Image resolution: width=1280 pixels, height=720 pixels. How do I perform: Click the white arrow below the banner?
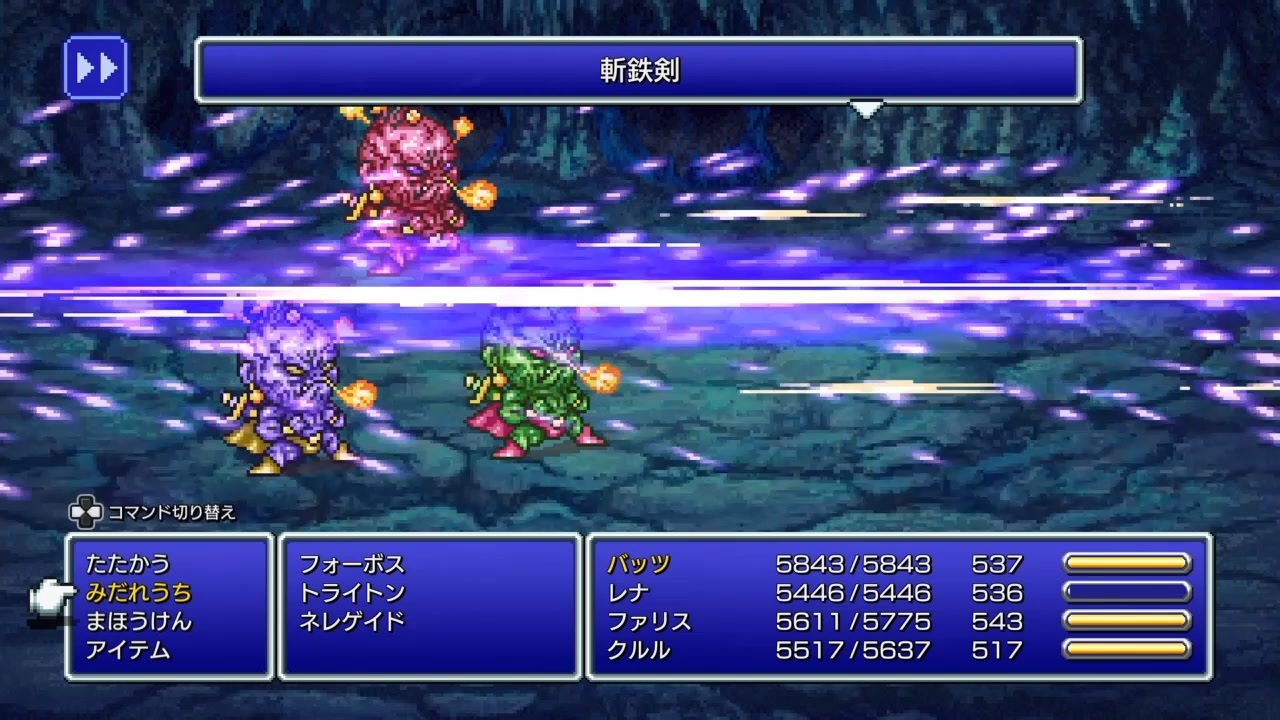click(x=866, y=108)
